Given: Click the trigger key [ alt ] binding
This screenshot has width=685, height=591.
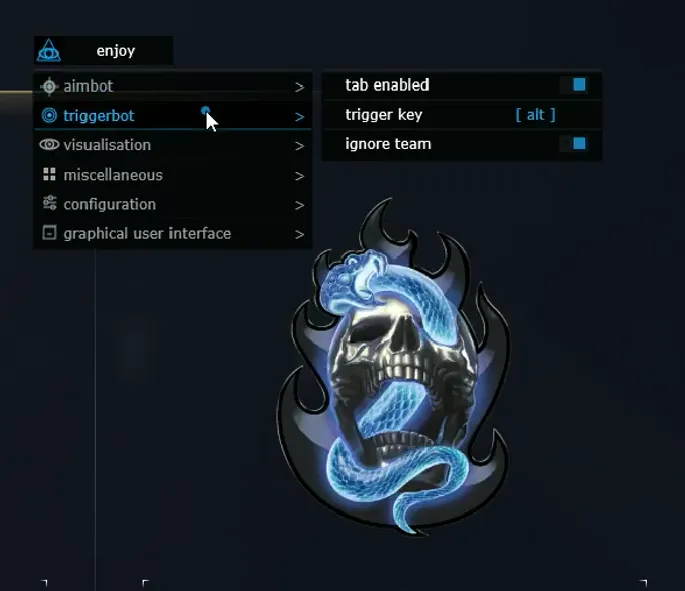Looking at the screenshot, I should 535,115.
